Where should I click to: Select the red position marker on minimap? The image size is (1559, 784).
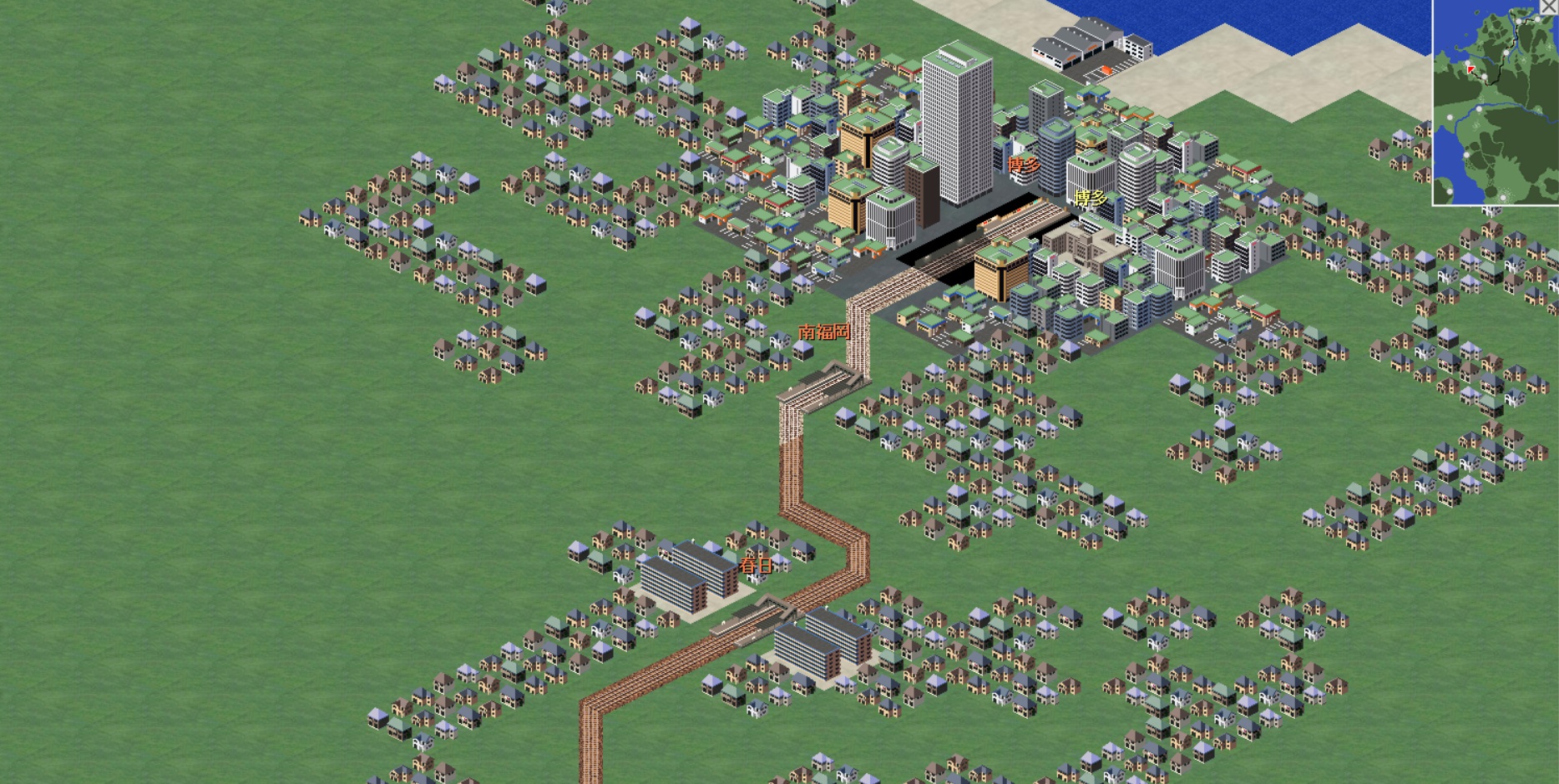tap(1471, 70)
